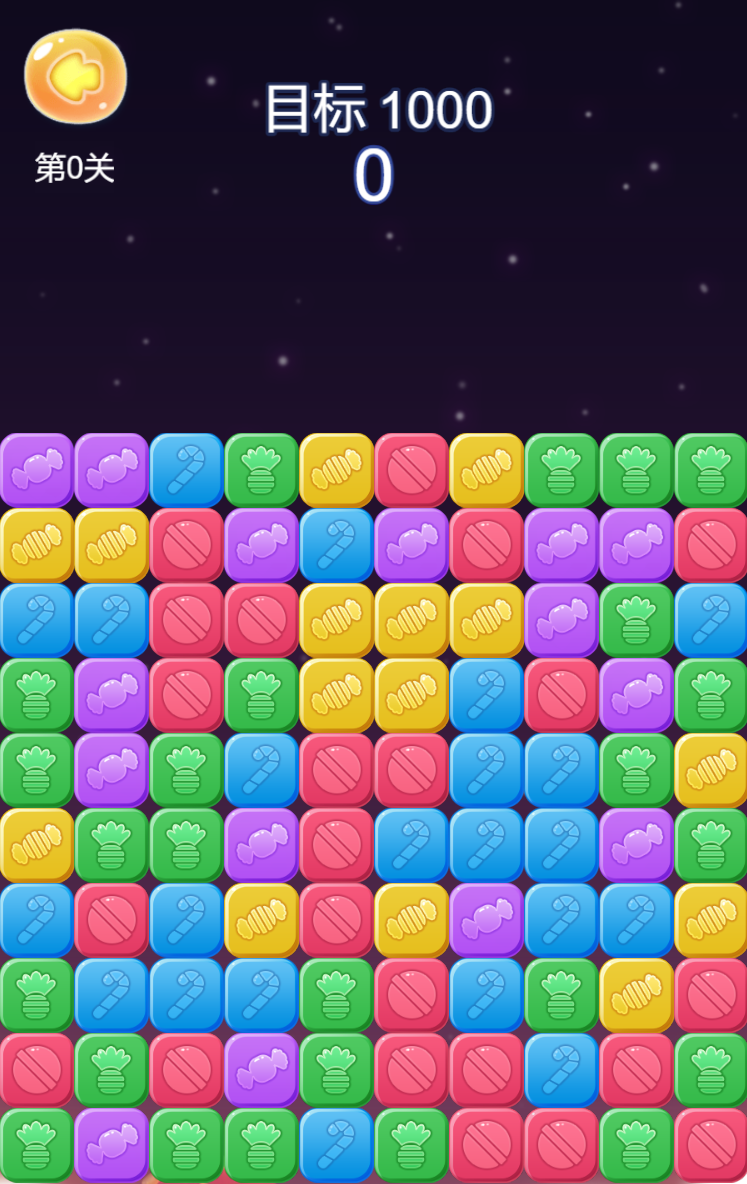Select the purple candy tile in the top-left corner
The height and width of the screenshot is (1184, 747).
pos(37,470)
